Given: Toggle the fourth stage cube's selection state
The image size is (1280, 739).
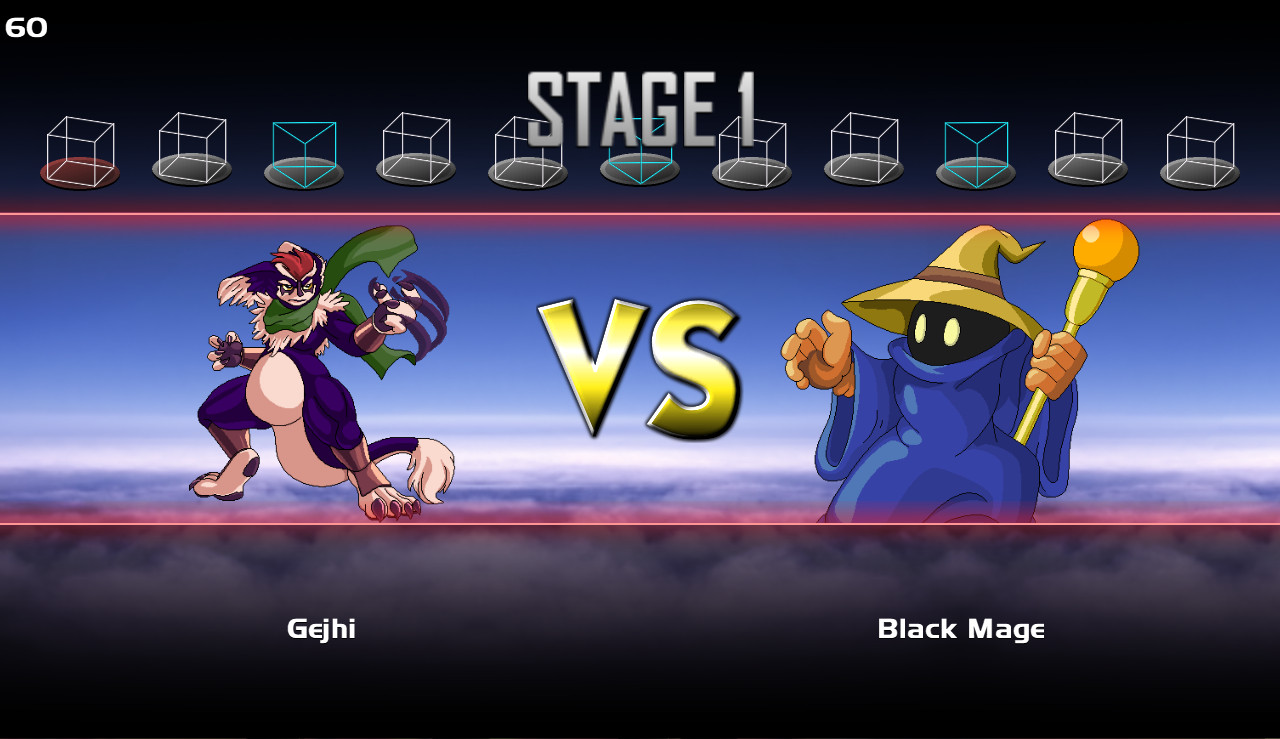Looking at the screenshot, I should tap(415, 145).
